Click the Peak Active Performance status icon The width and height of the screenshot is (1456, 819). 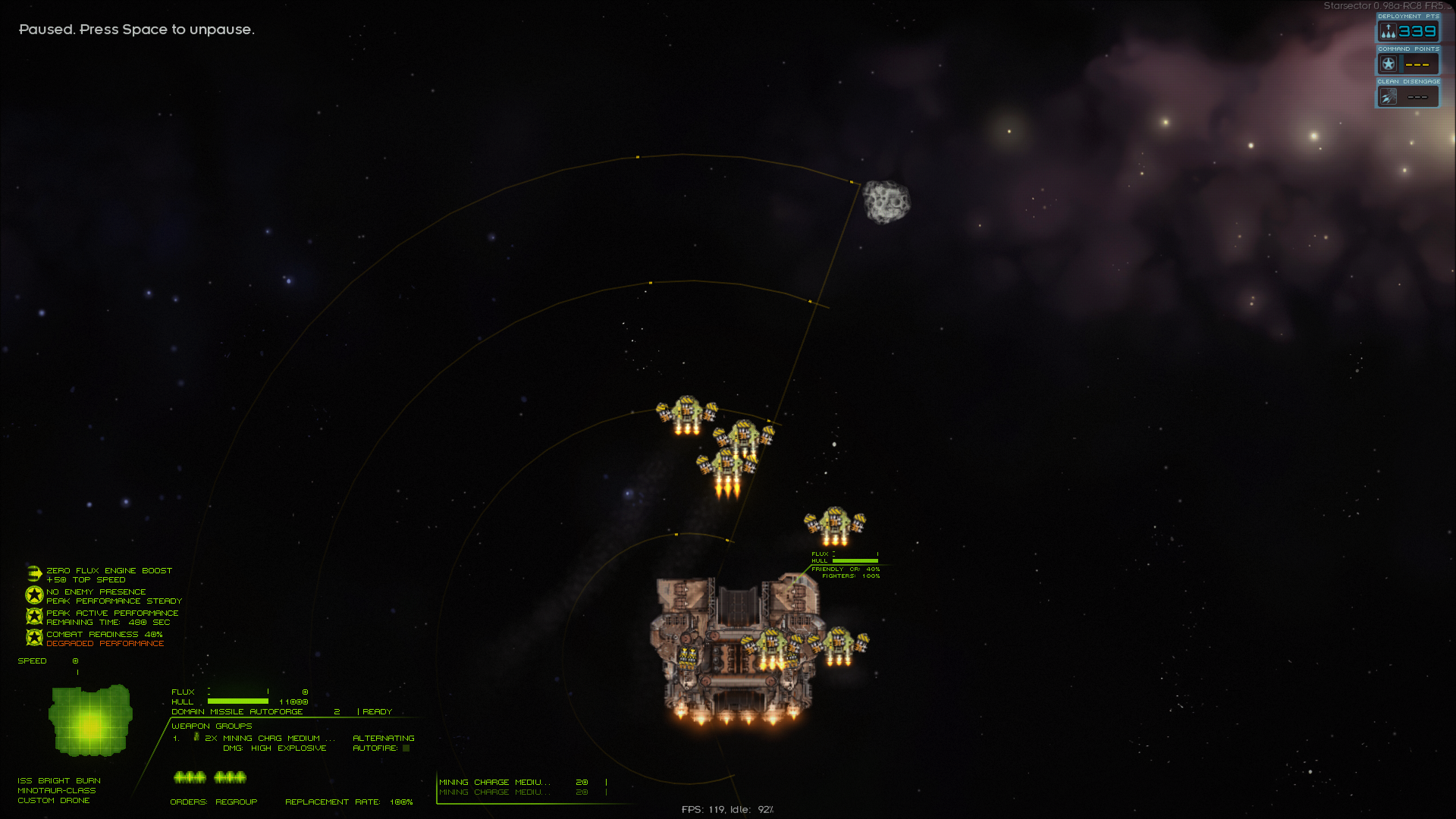34,617
